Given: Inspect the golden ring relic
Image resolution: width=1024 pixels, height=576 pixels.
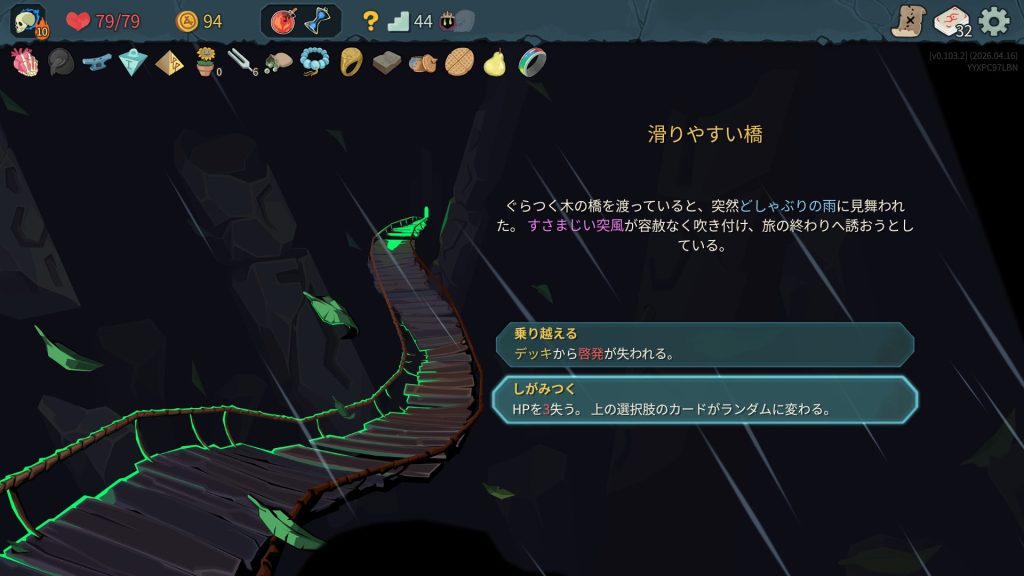Looking at the screenshot, I should click(350, 63).
